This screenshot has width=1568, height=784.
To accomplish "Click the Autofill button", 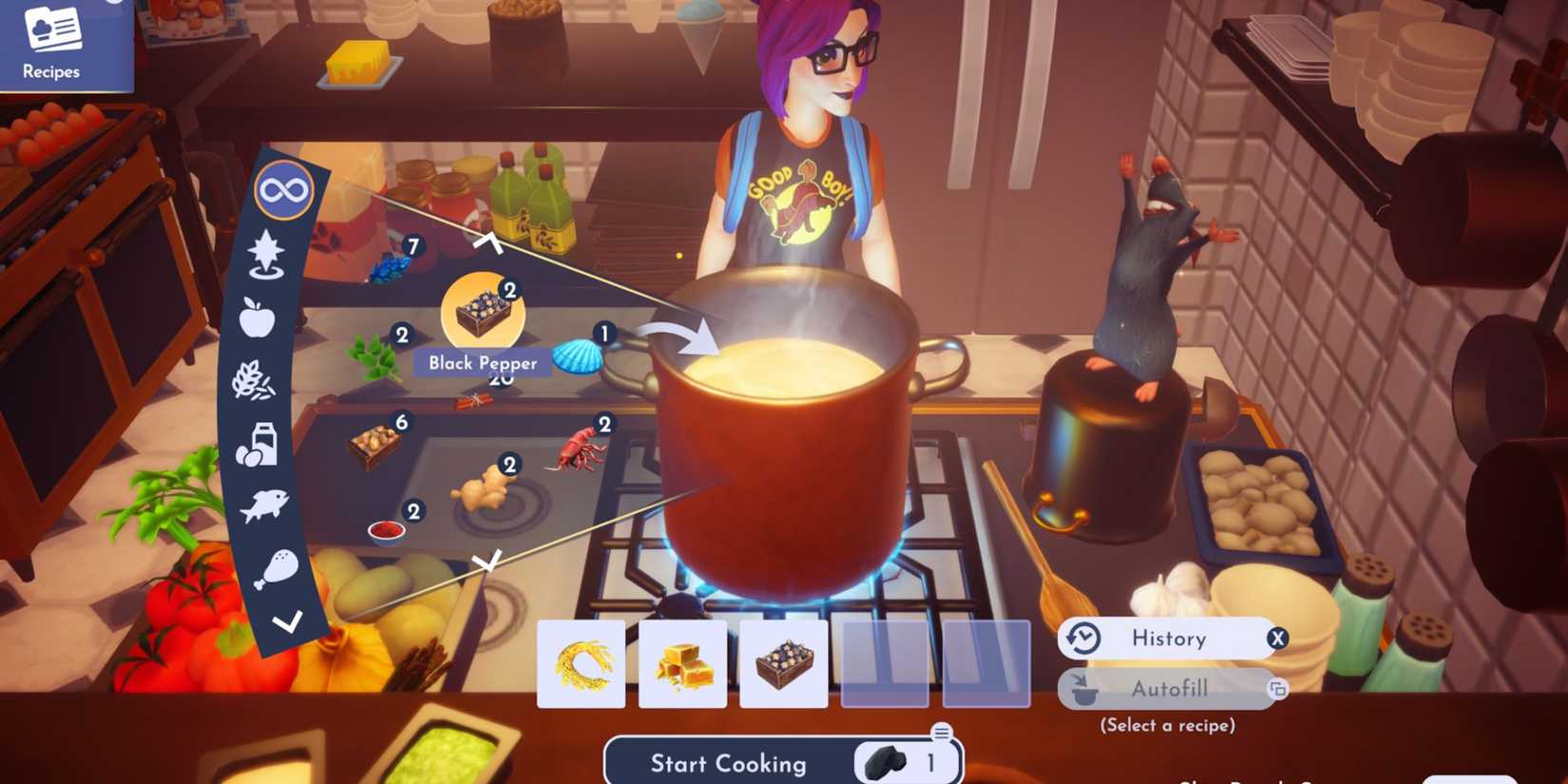I will pos(1169,689).
